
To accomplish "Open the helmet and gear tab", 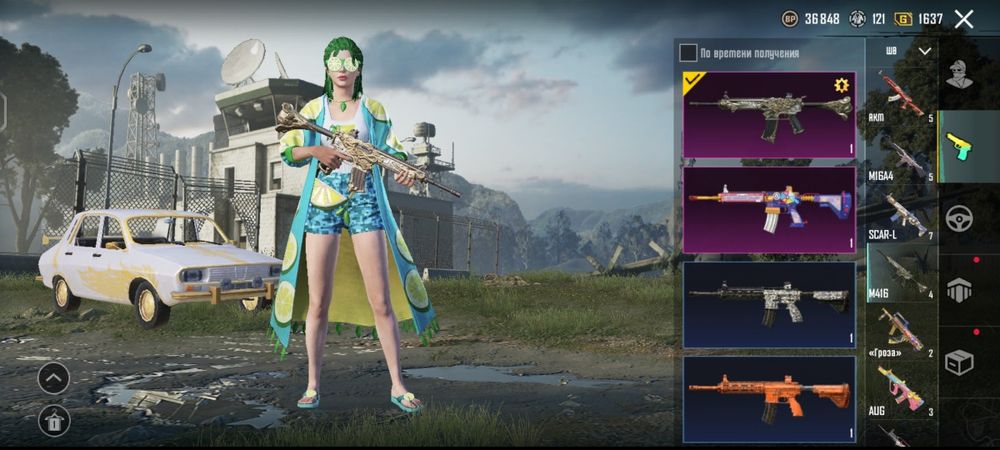I will 960,290.
